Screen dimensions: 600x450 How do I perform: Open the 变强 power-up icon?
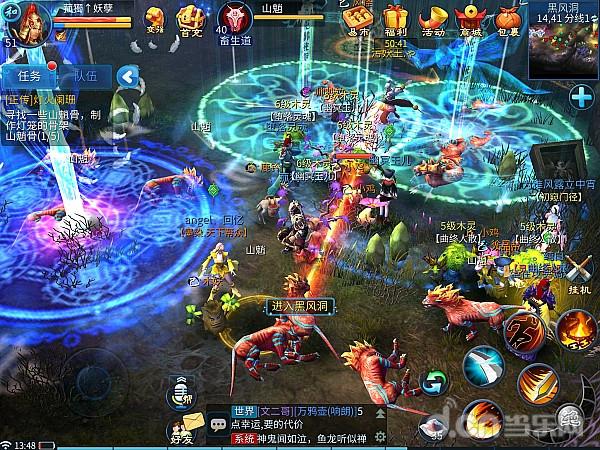click(155, 17)
